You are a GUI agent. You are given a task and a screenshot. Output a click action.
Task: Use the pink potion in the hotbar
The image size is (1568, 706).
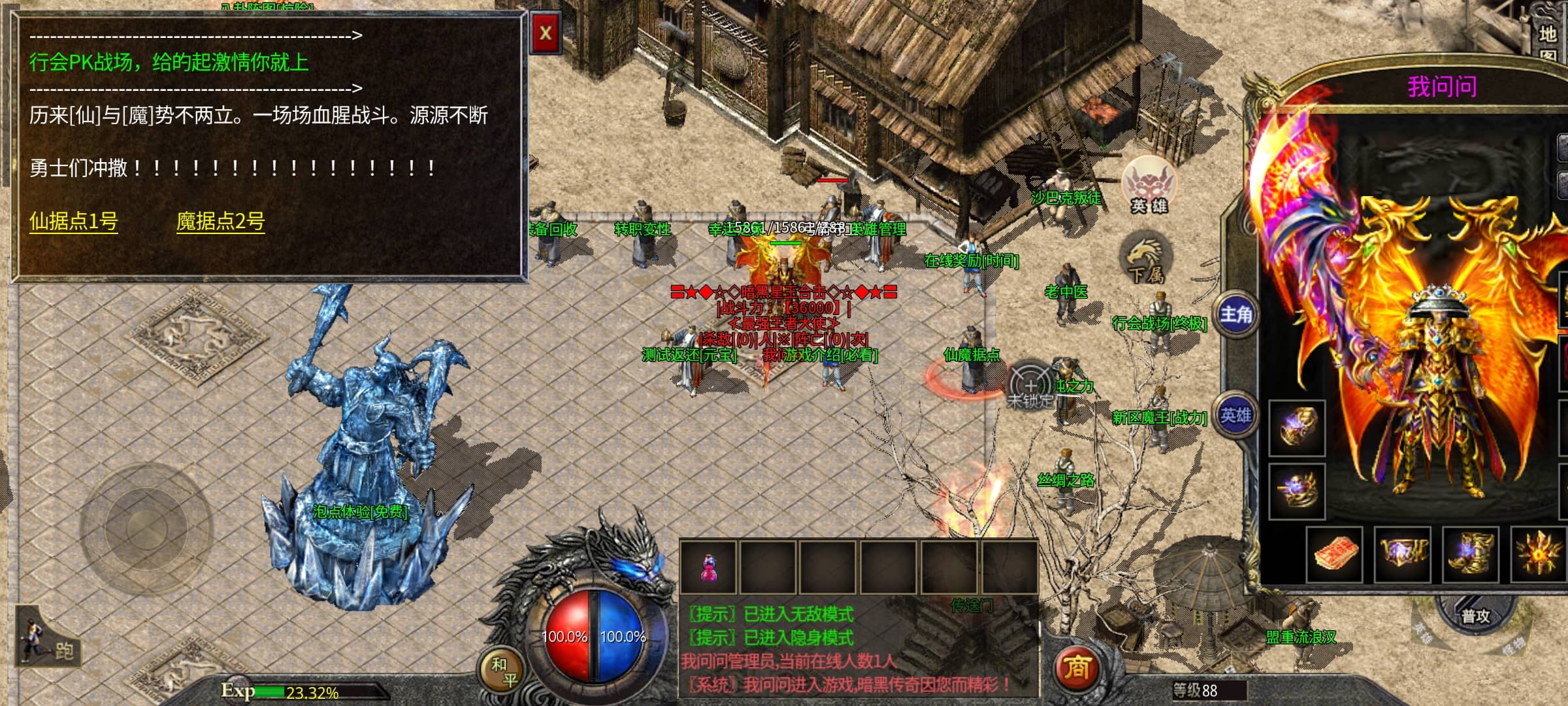[708, 567]
